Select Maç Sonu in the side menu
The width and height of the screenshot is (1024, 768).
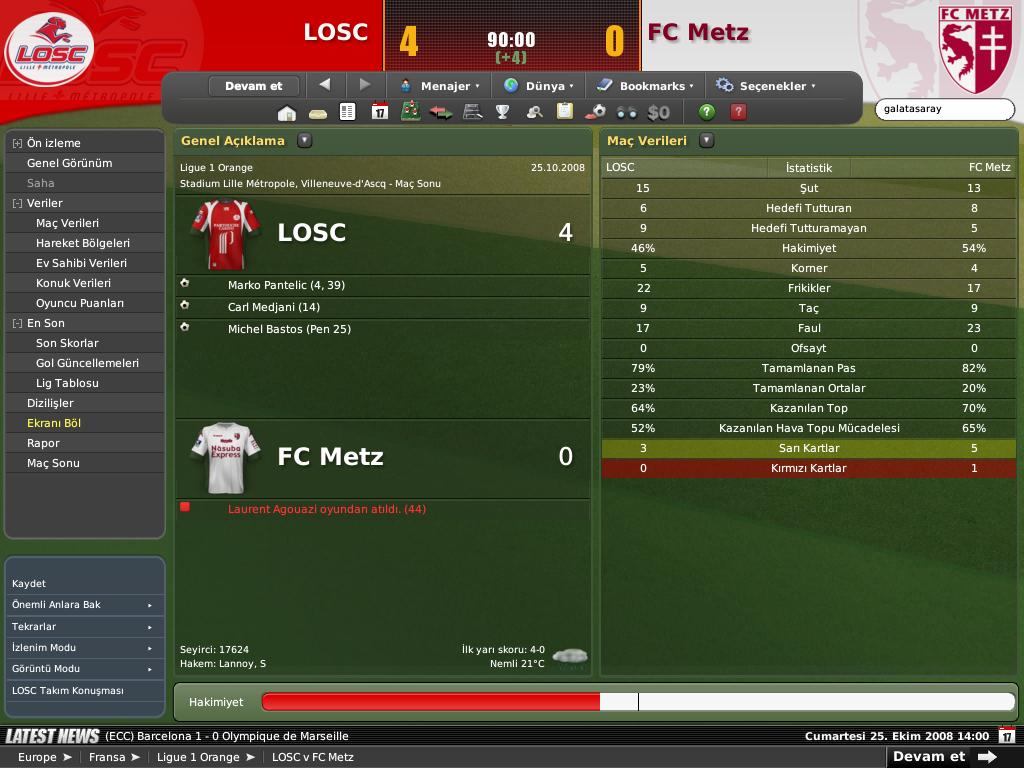[x=53, y=463]
